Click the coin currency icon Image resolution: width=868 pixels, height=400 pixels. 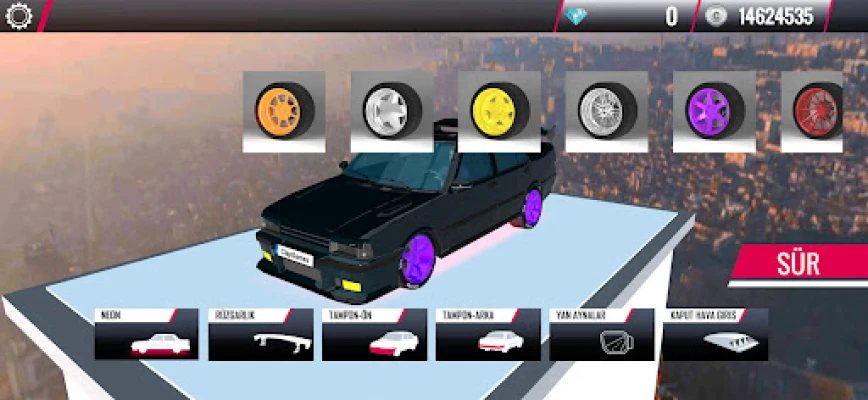click(x=716, y=16)
